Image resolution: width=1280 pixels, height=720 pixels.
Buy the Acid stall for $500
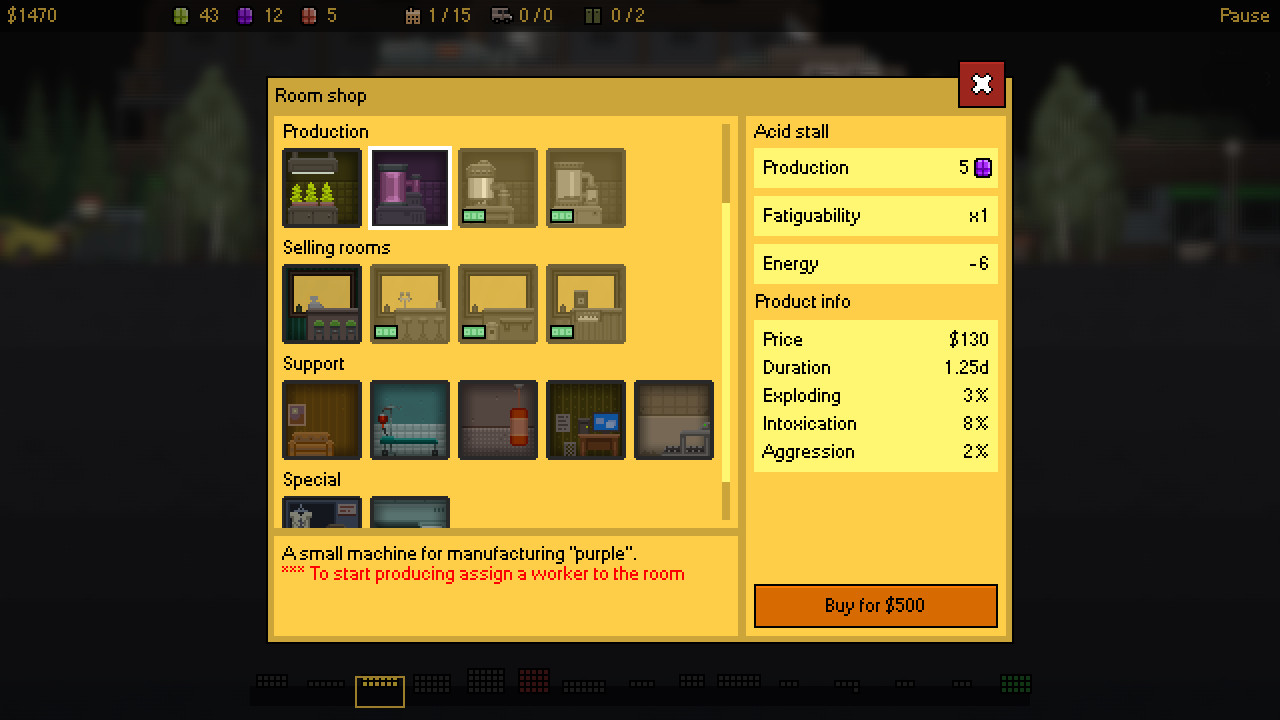pyautogui.click(x=875, y=605)
